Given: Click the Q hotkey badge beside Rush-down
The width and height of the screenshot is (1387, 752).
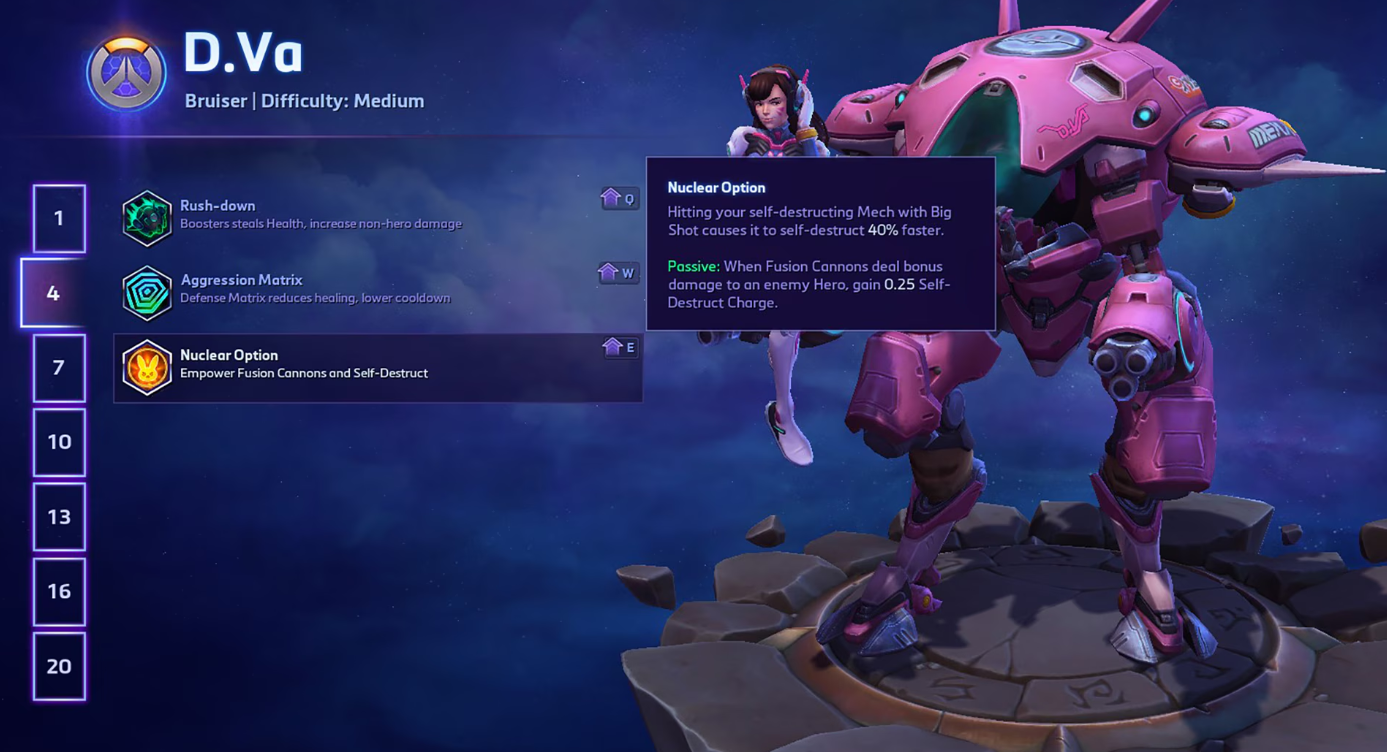Looking at the screenshot, I should tap(618, 198).
